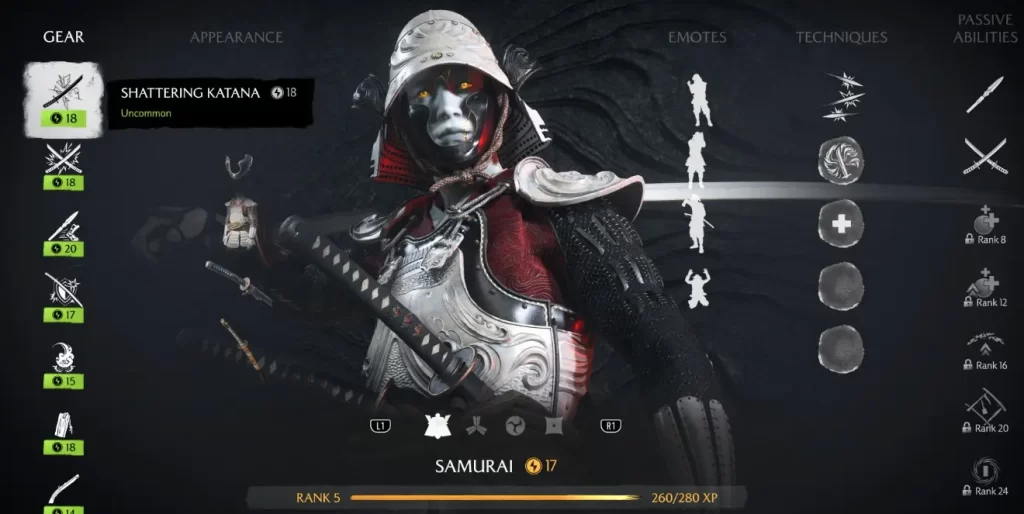Select the shuriken Assassin class icon
The image size is (1024, 514).
[x=554, y=426]
